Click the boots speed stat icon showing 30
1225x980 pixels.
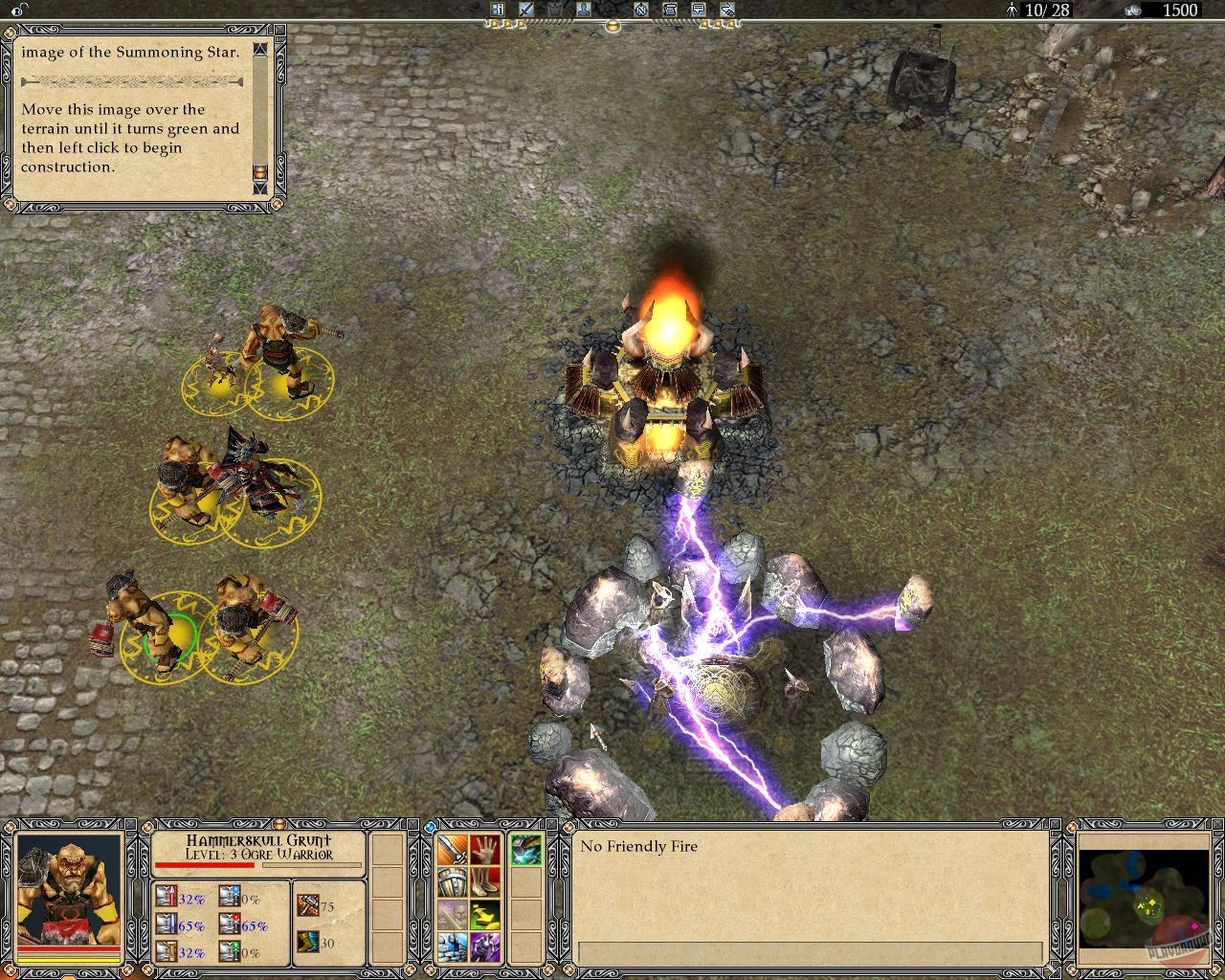tap(308, 943)
